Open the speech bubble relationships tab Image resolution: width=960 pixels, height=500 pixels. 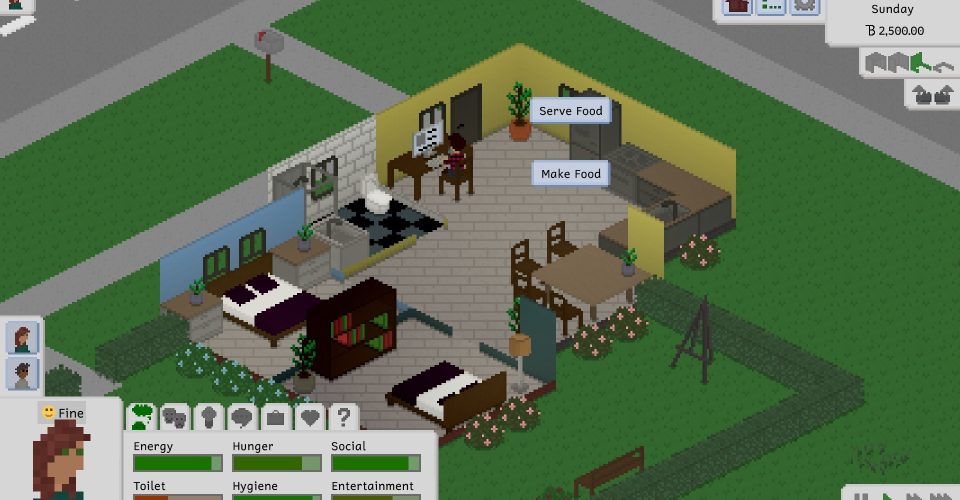pos(241,416)
